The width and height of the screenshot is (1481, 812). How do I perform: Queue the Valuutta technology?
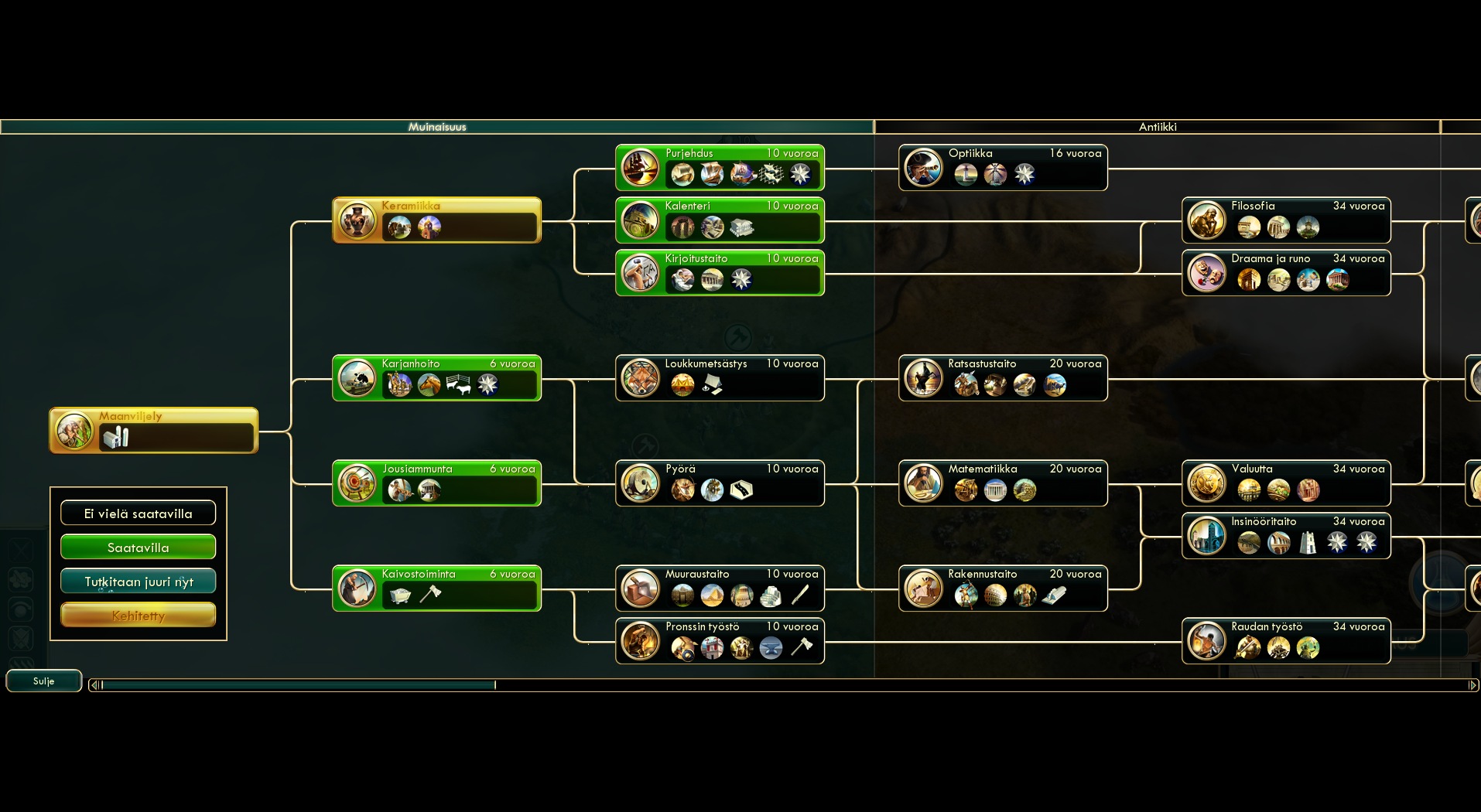(1285, 483)
